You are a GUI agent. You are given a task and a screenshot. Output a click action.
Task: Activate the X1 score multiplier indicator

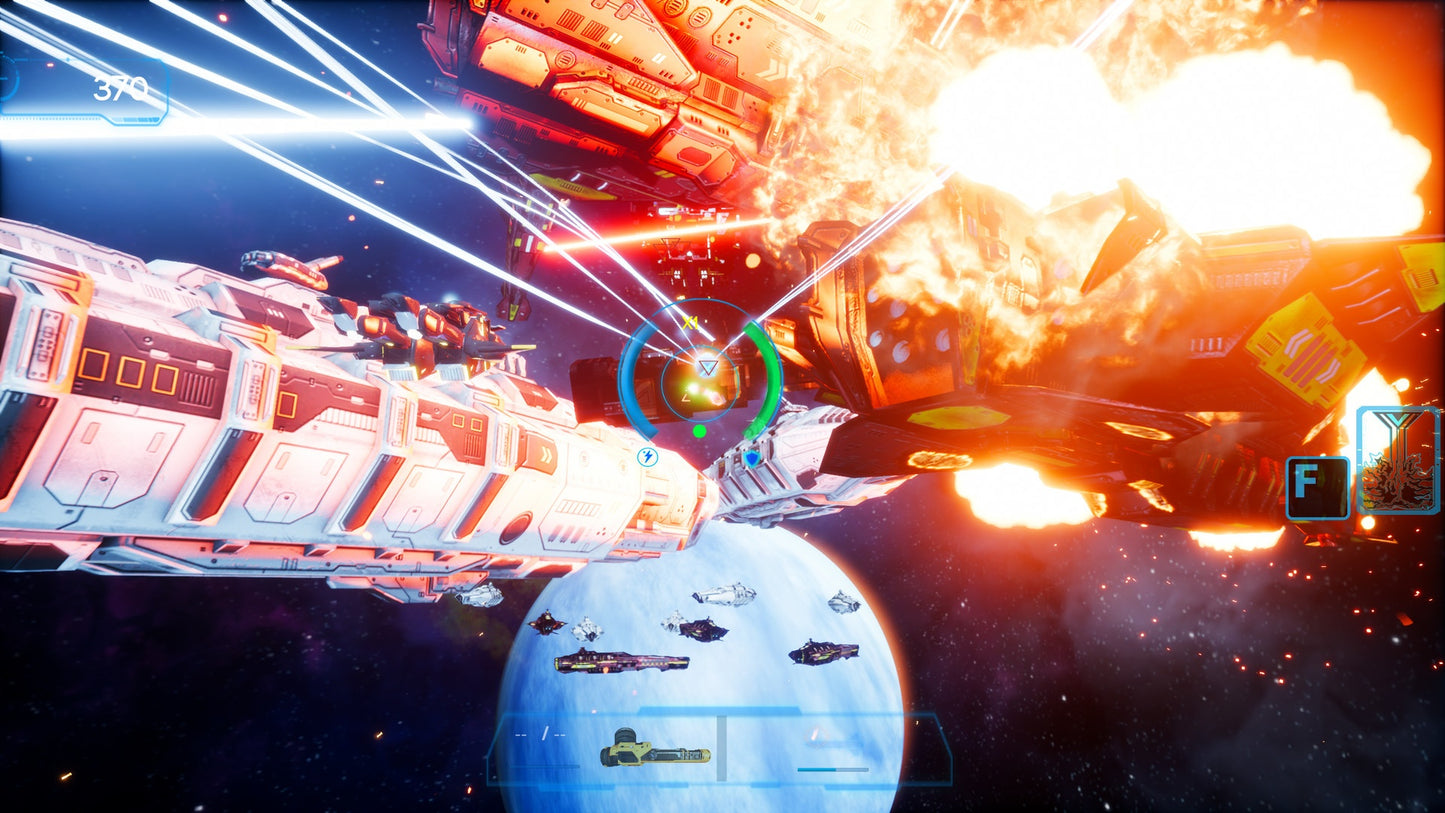[691, 322]
